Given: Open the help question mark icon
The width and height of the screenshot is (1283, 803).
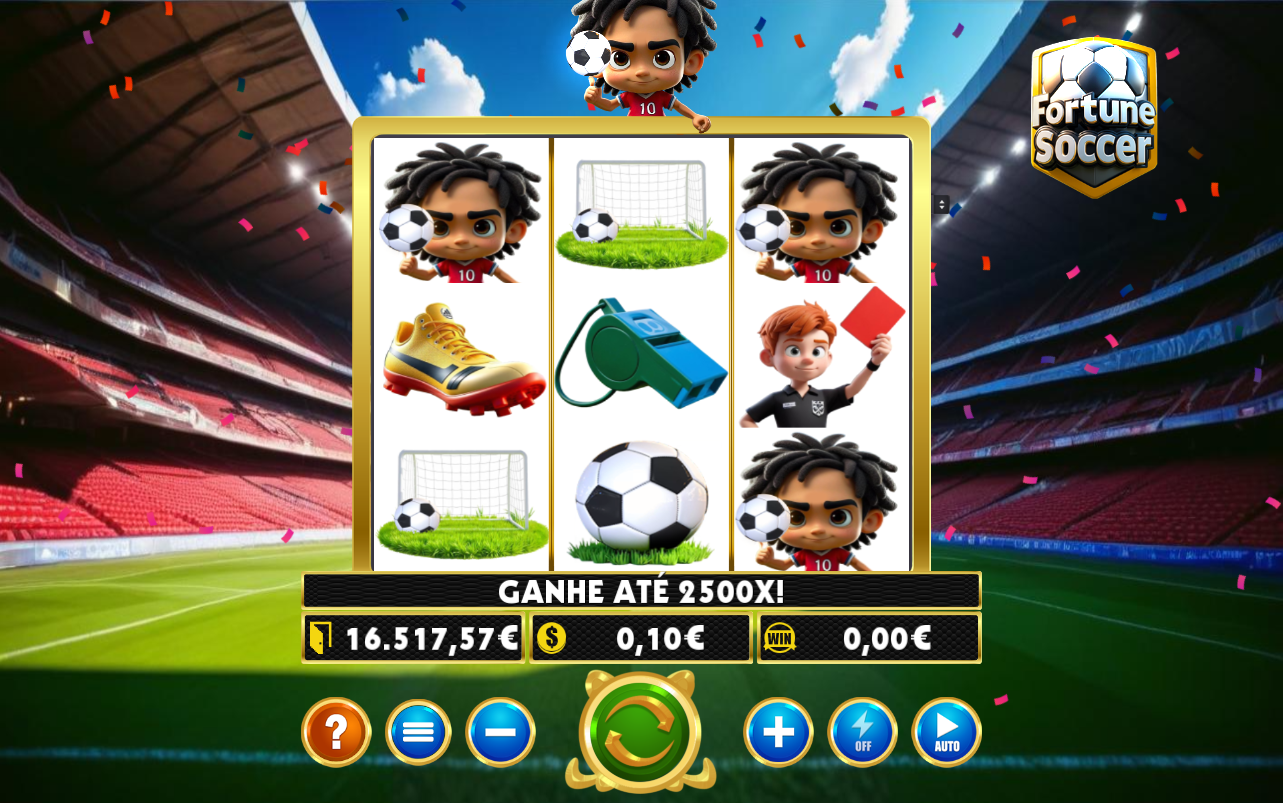Looking at the screenshot, I should [336, 732].
